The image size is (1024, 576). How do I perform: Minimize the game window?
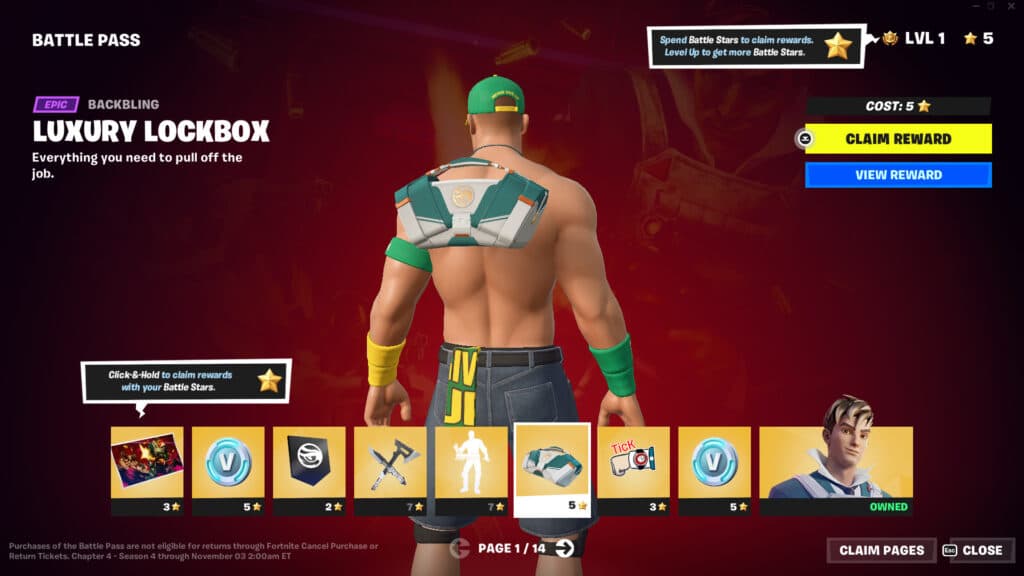coord(973,6)
